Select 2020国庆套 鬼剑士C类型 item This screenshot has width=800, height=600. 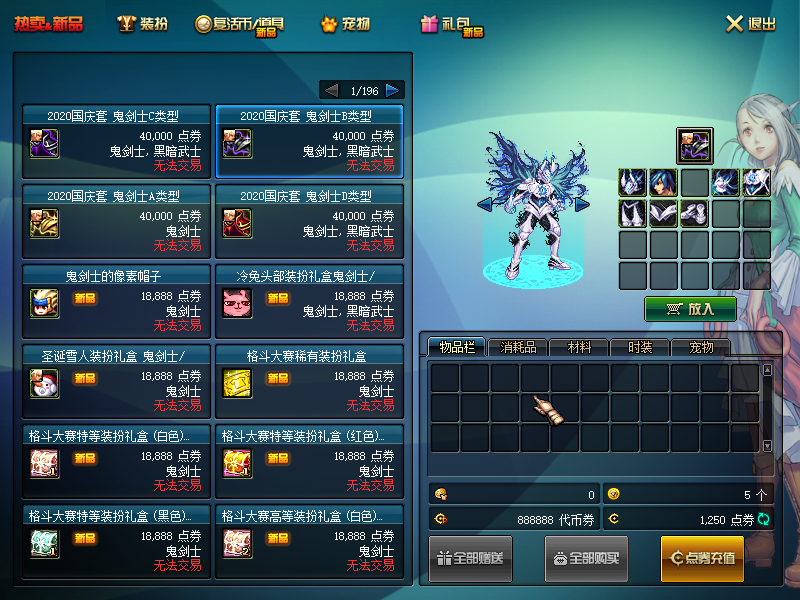coord(116,140)
